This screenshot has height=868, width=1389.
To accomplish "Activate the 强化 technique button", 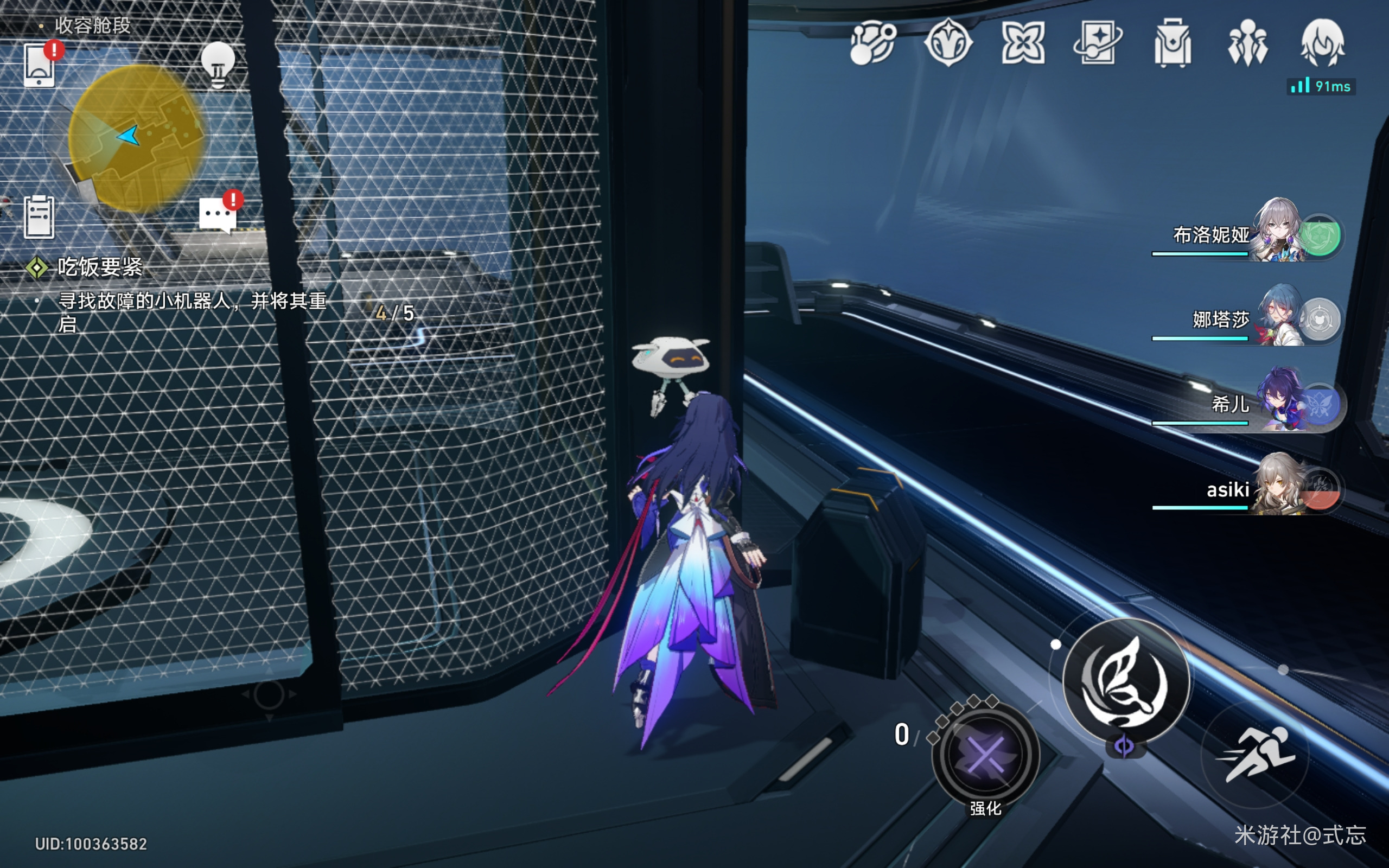I will click(985, 755).
